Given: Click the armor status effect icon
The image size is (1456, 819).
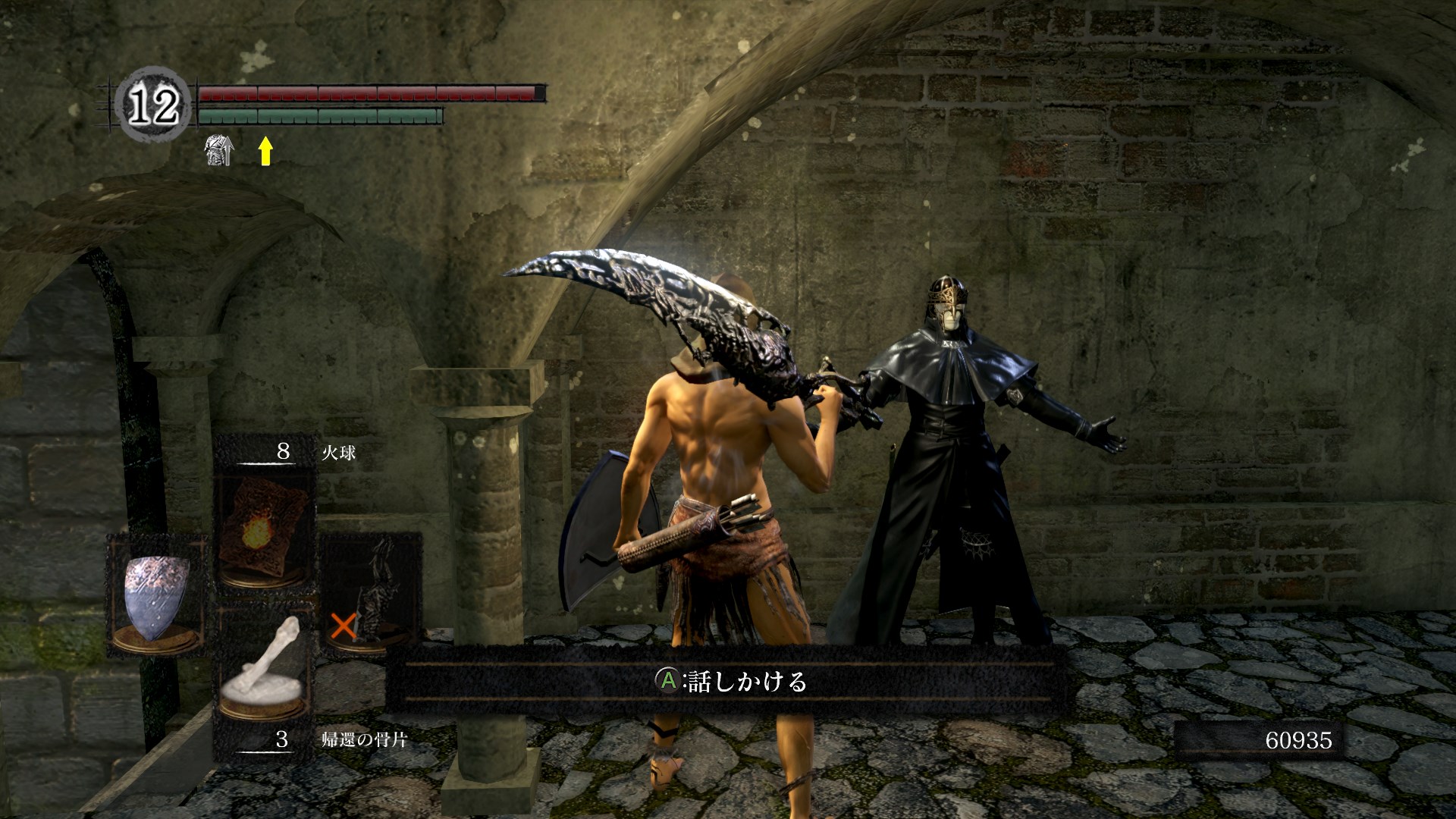Looking at the screenshot, I should [x=219, y=150].
